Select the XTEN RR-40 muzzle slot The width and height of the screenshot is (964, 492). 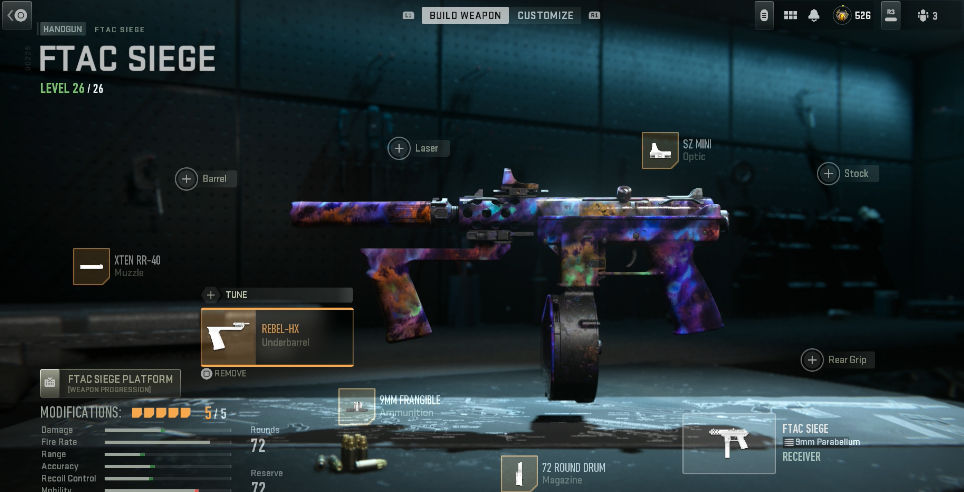click(91, 266)
